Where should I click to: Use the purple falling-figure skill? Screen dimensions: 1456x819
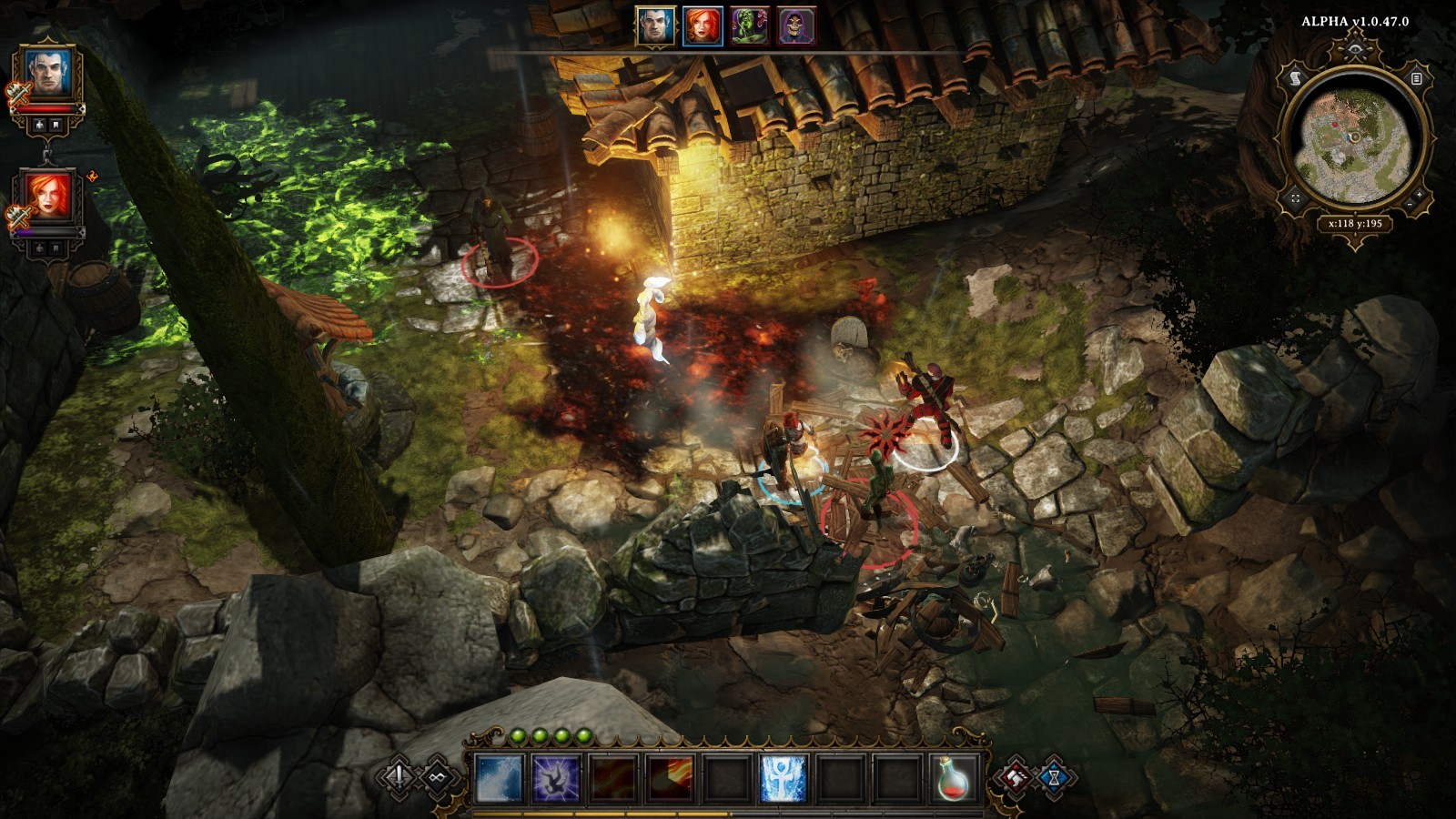[556, 779]
